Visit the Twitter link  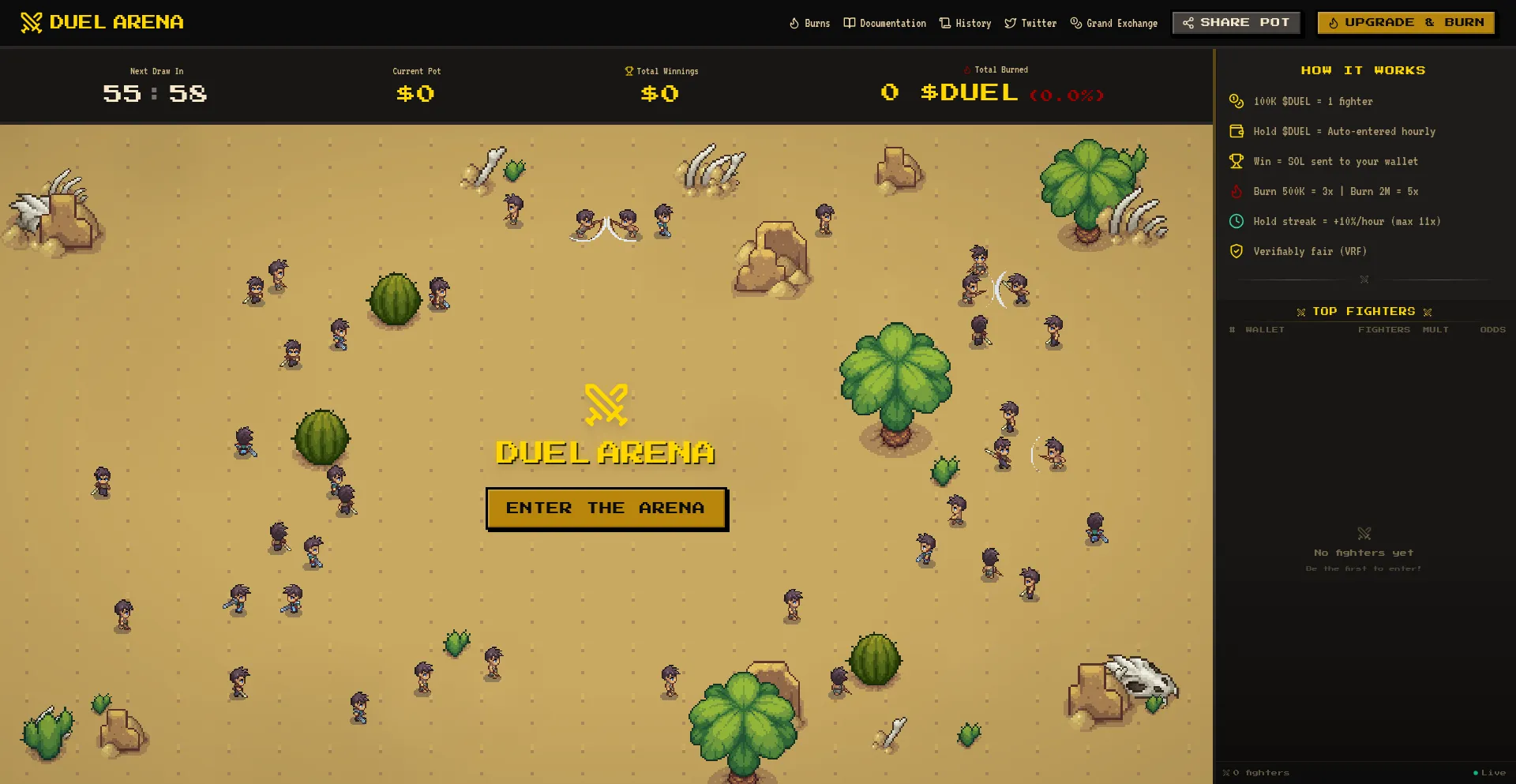coord(1030,24)
